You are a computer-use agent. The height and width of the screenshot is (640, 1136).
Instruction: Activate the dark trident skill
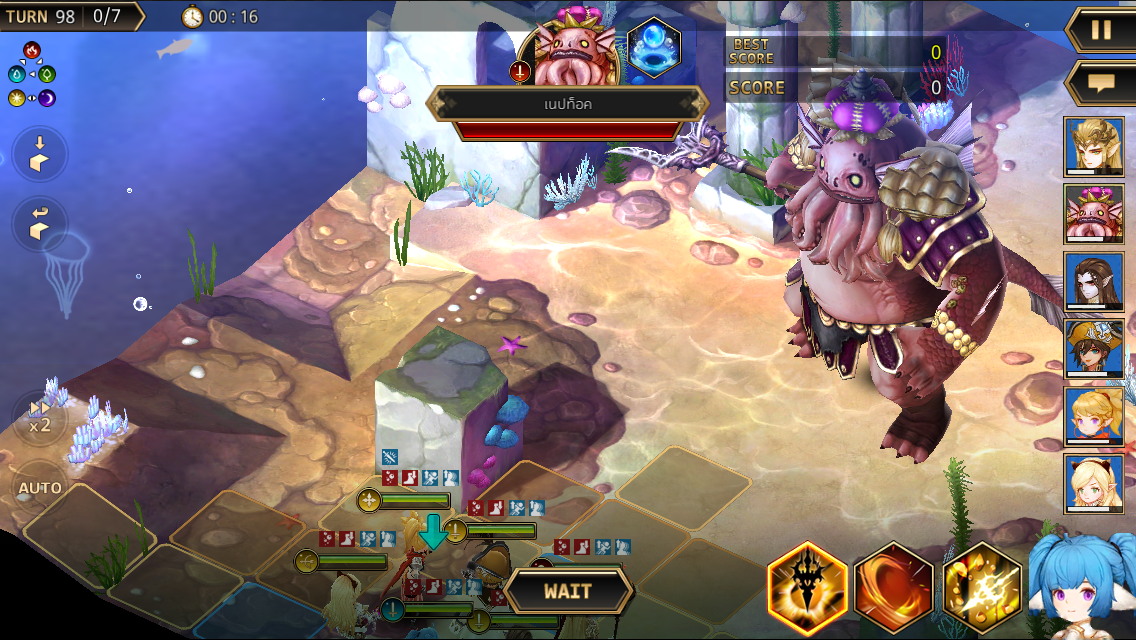click(x=807, y=587)
